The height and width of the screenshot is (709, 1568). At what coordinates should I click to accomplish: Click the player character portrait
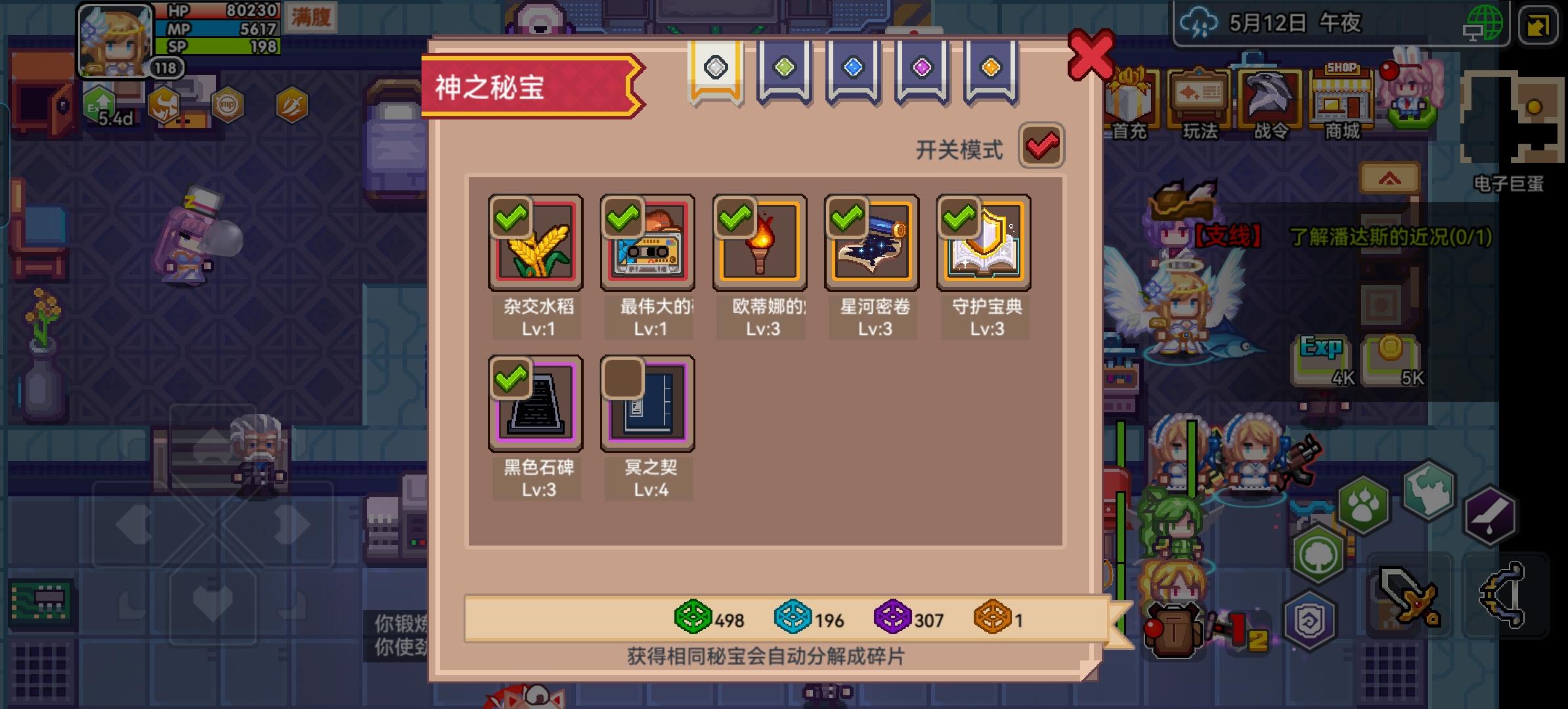coord(115,41)
